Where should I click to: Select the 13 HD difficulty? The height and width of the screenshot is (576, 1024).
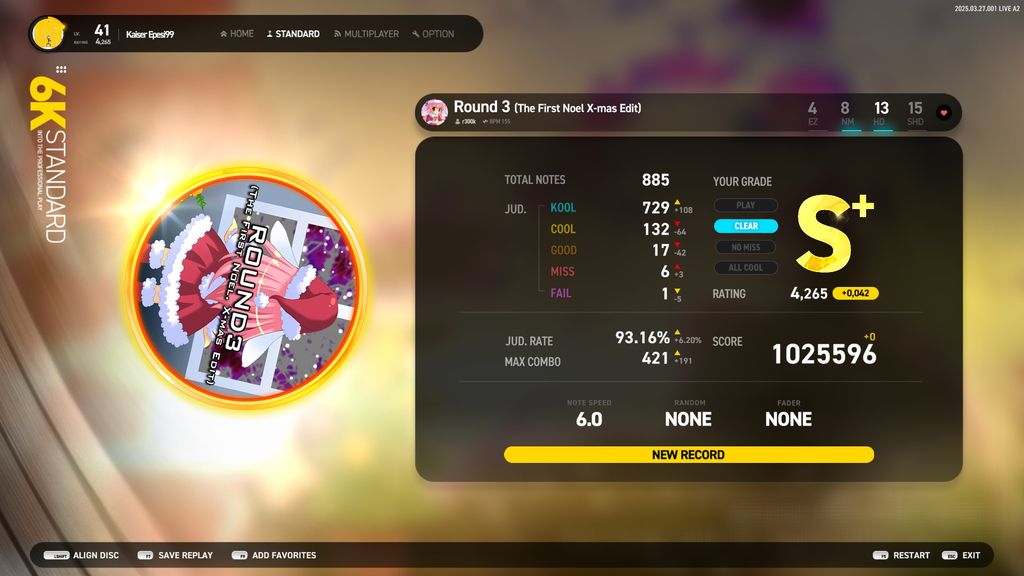(880, 112)
